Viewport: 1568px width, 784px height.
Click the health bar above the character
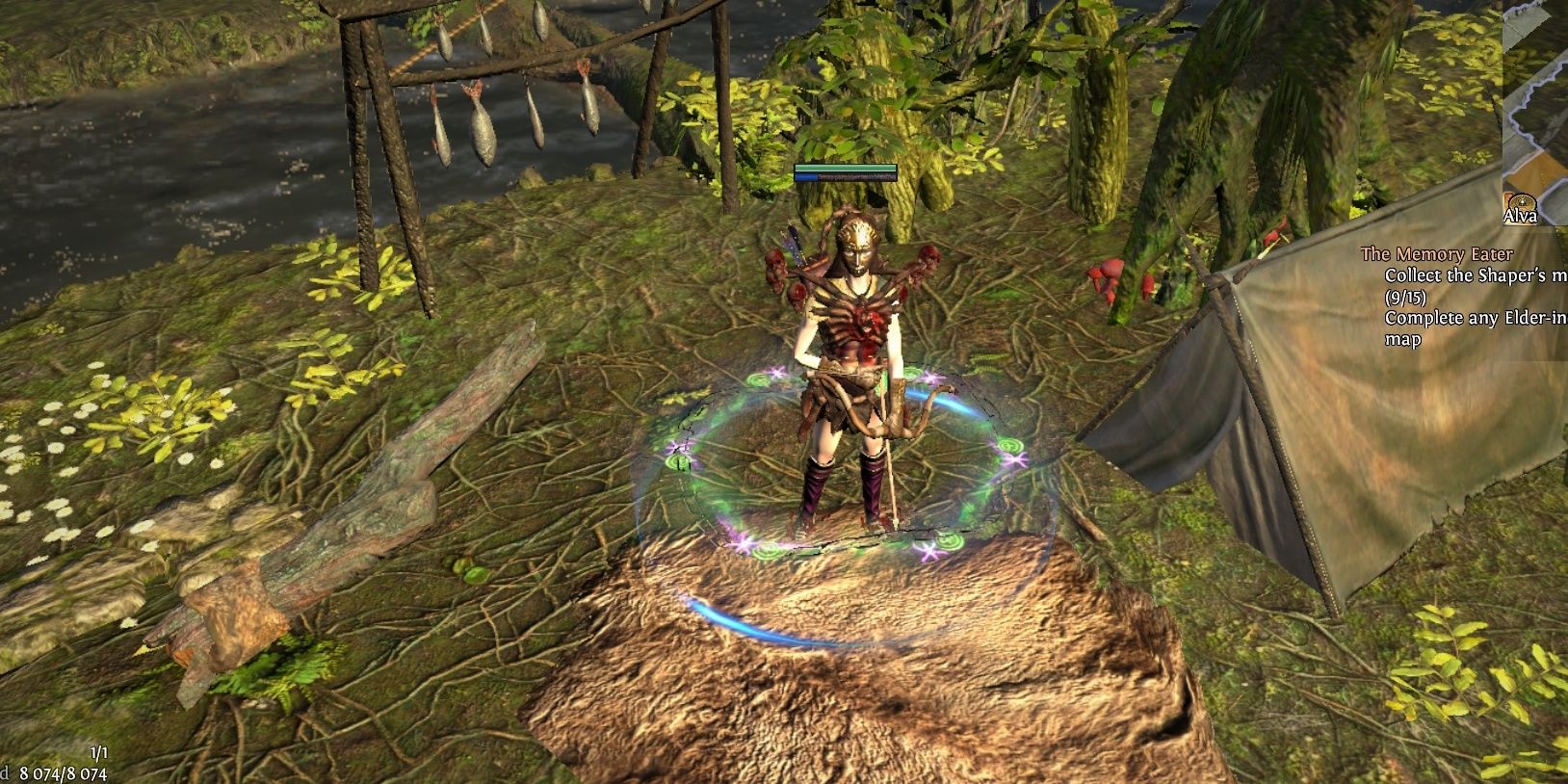(x=845, y=168)
